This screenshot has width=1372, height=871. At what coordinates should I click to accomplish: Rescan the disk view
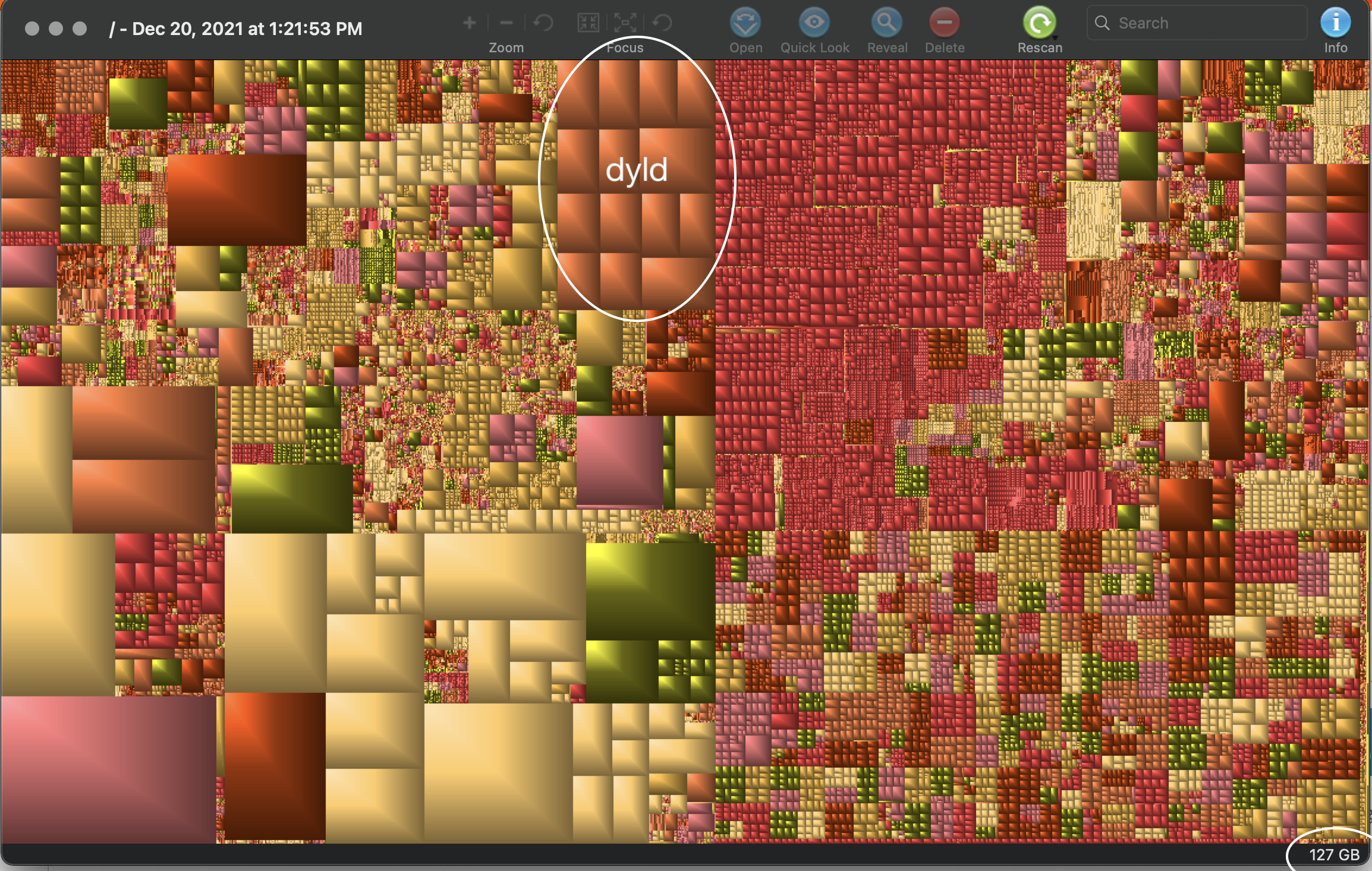1039,24
